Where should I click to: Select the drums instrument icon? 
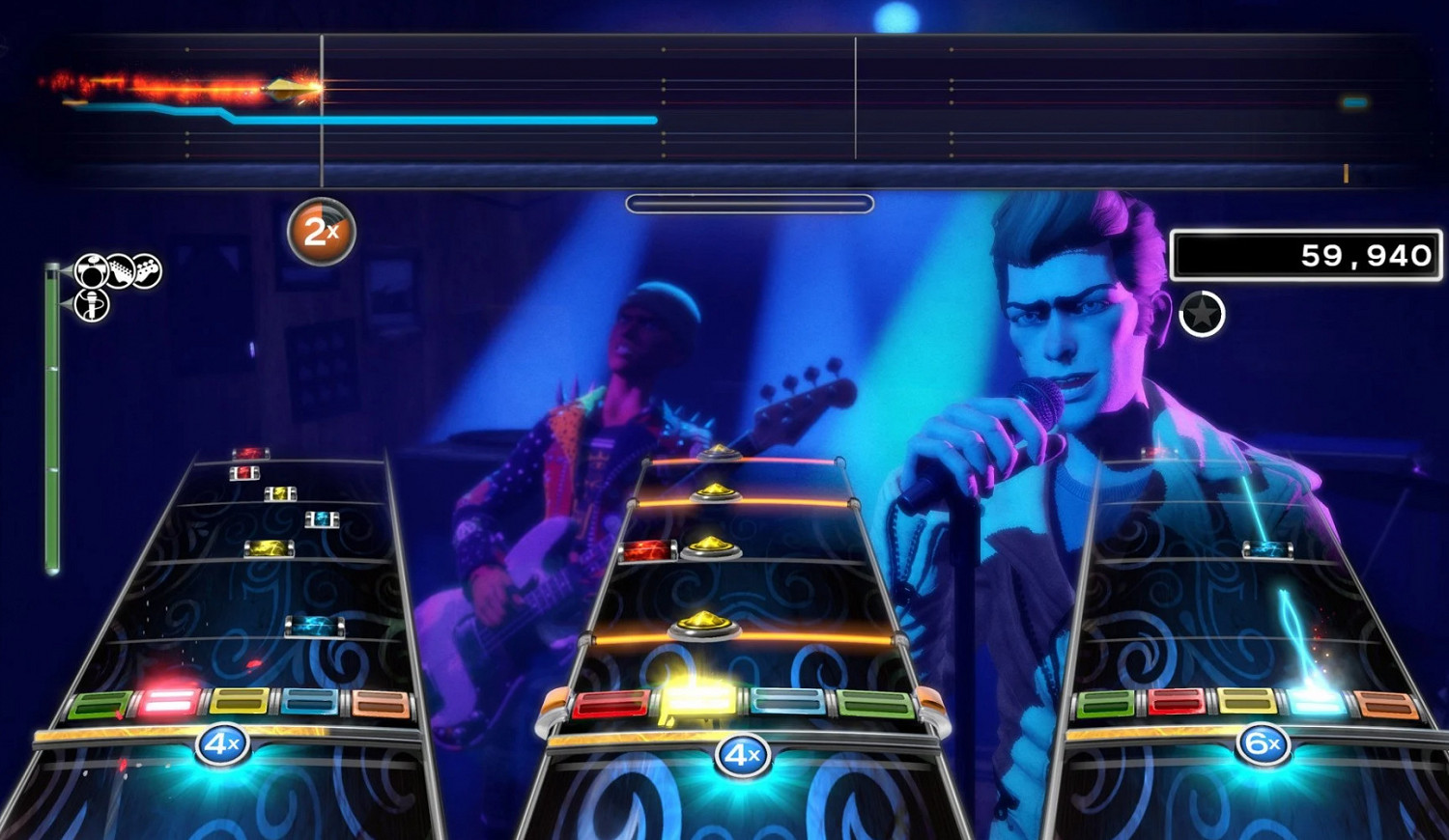point(90,271)
